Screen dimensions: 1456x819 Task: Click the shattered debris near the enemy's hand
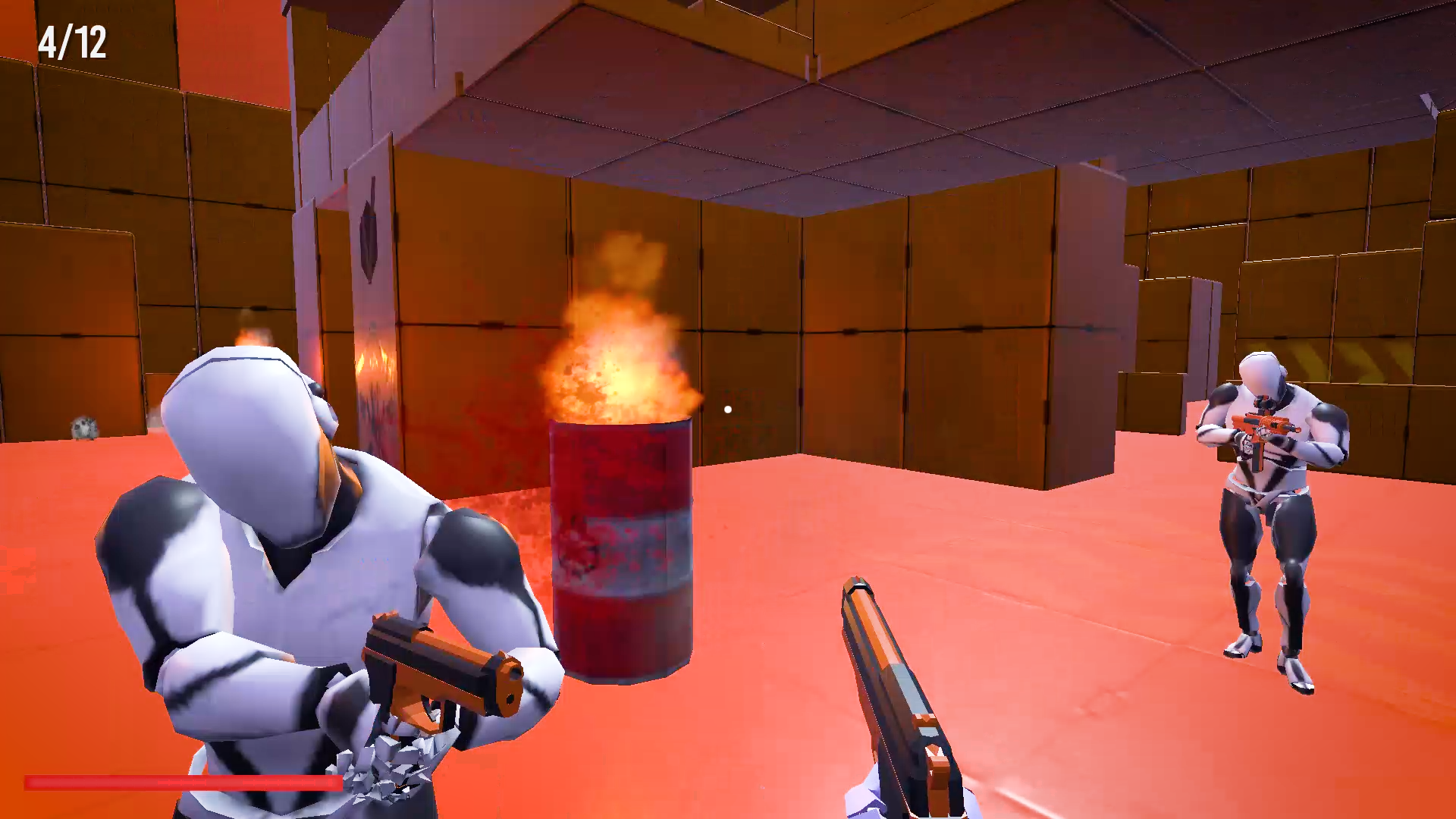click(x=394, y=758)
